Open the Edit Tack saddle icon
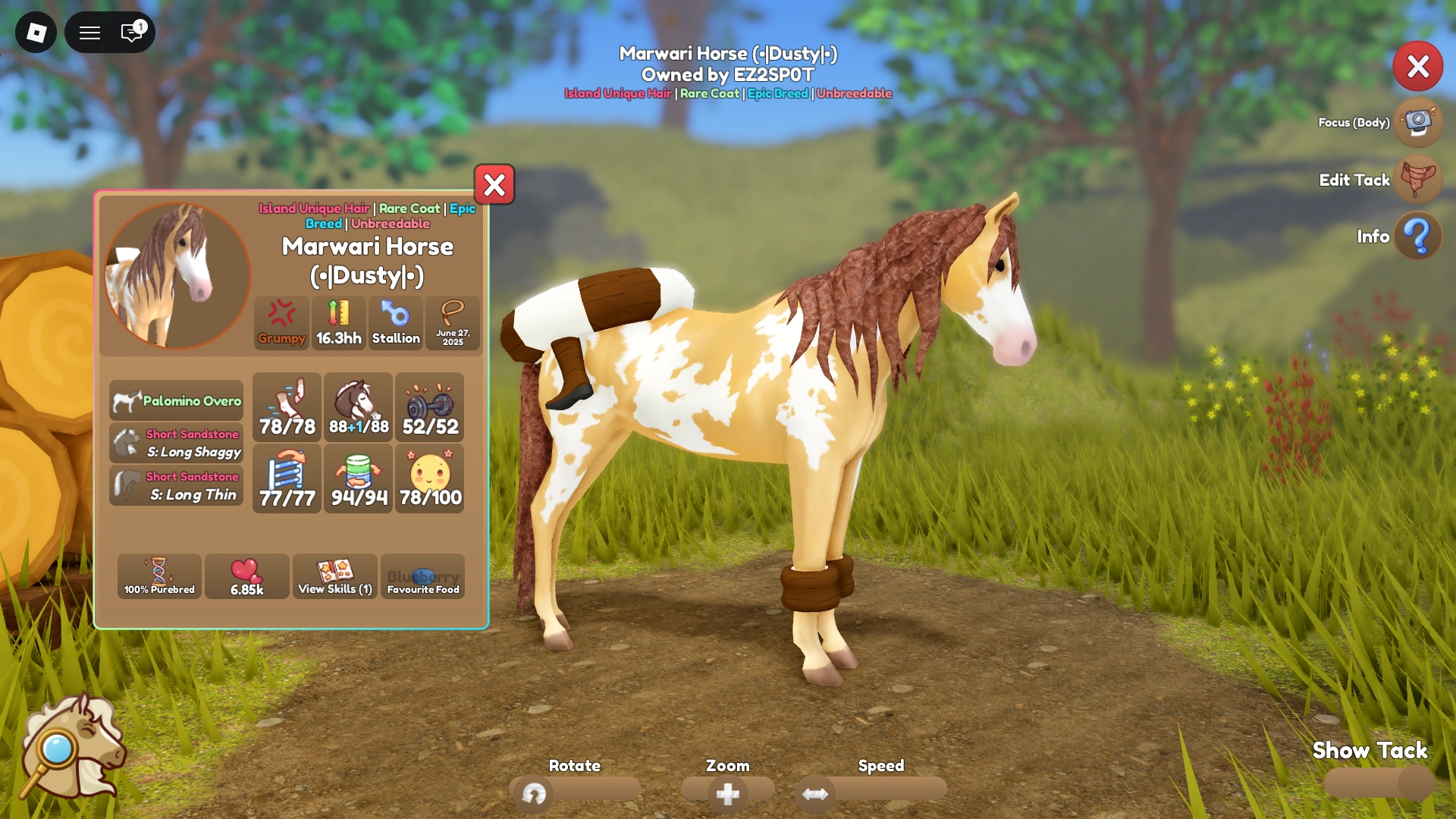The image size is (1456, 819). tap(1417, 180)
